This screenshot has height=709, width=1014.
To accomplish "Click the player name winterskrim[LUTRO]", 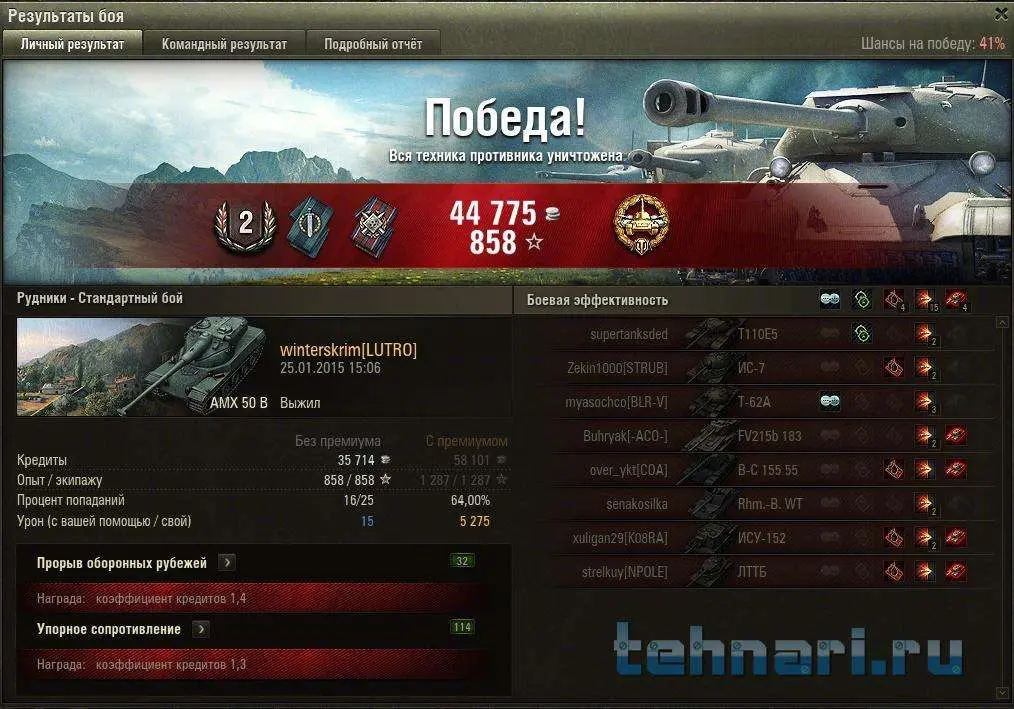I will (348, 350).
